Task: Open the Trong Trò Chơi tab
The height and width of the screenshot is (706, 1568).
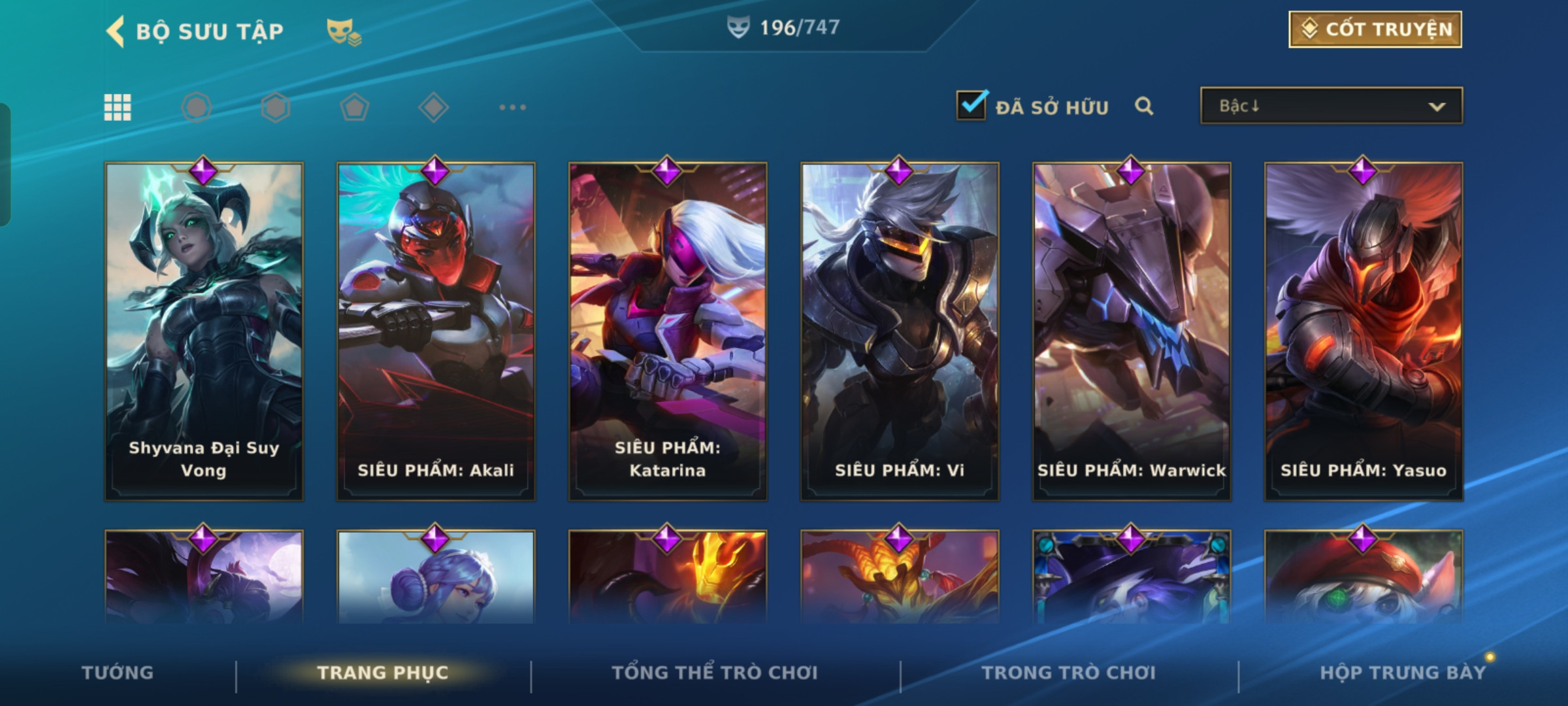Action: tap(1068, 673)
